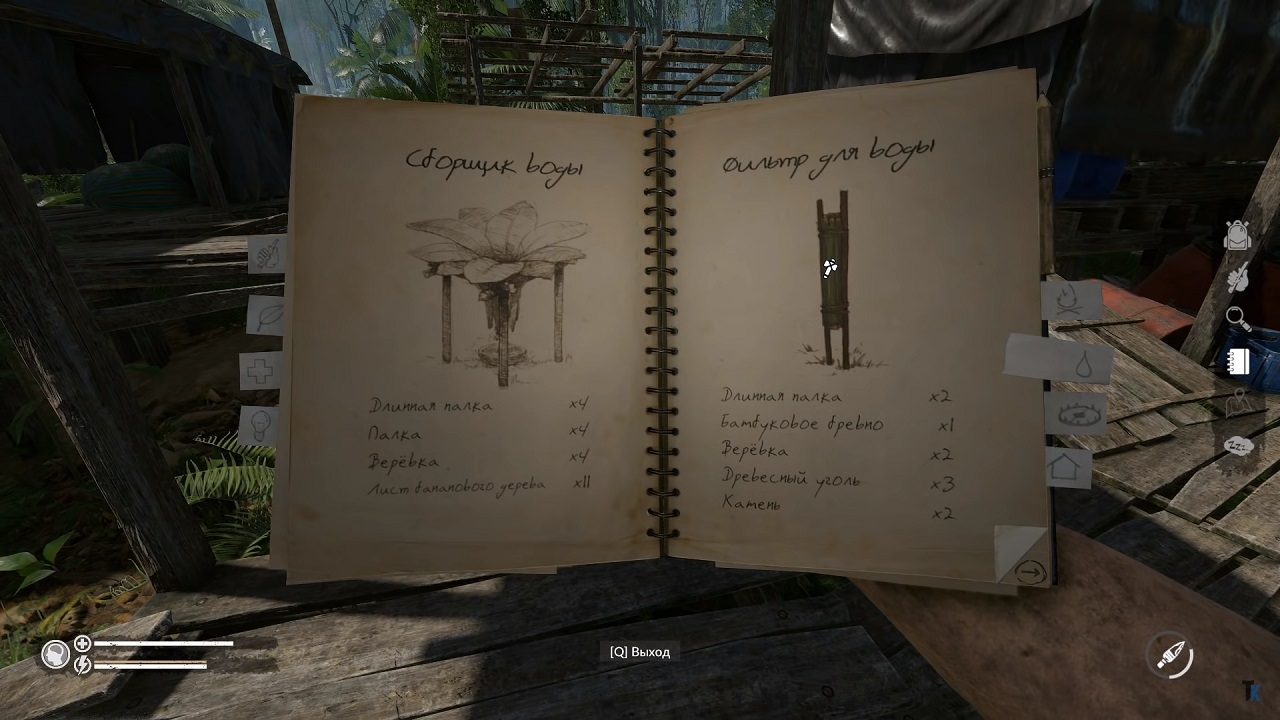Switch to the leaf notebook tab
Screen dimensions: 1280x720
point(267,316)
